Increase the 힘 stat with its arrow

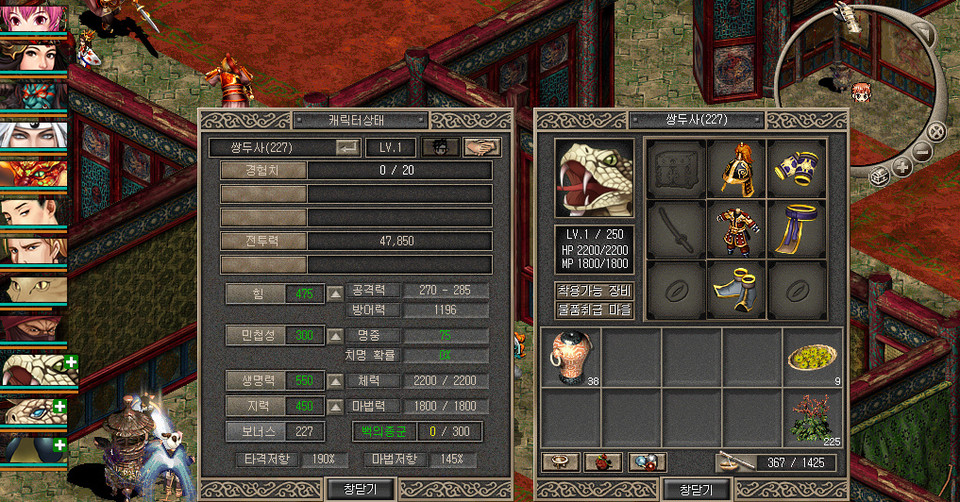point(336,293)
